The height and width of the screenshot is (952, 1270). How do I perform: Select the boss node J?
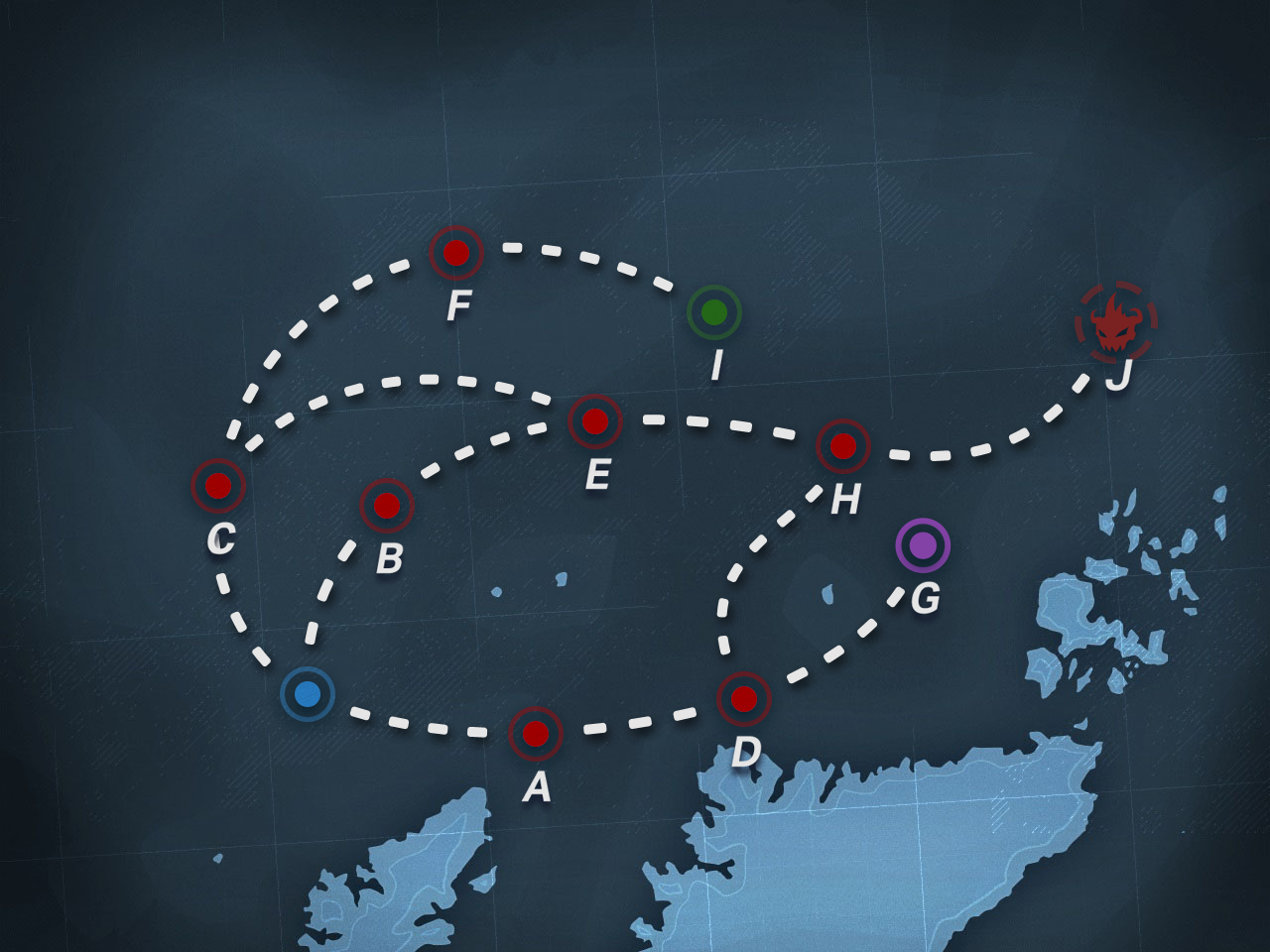click(x=1117, y=322)
